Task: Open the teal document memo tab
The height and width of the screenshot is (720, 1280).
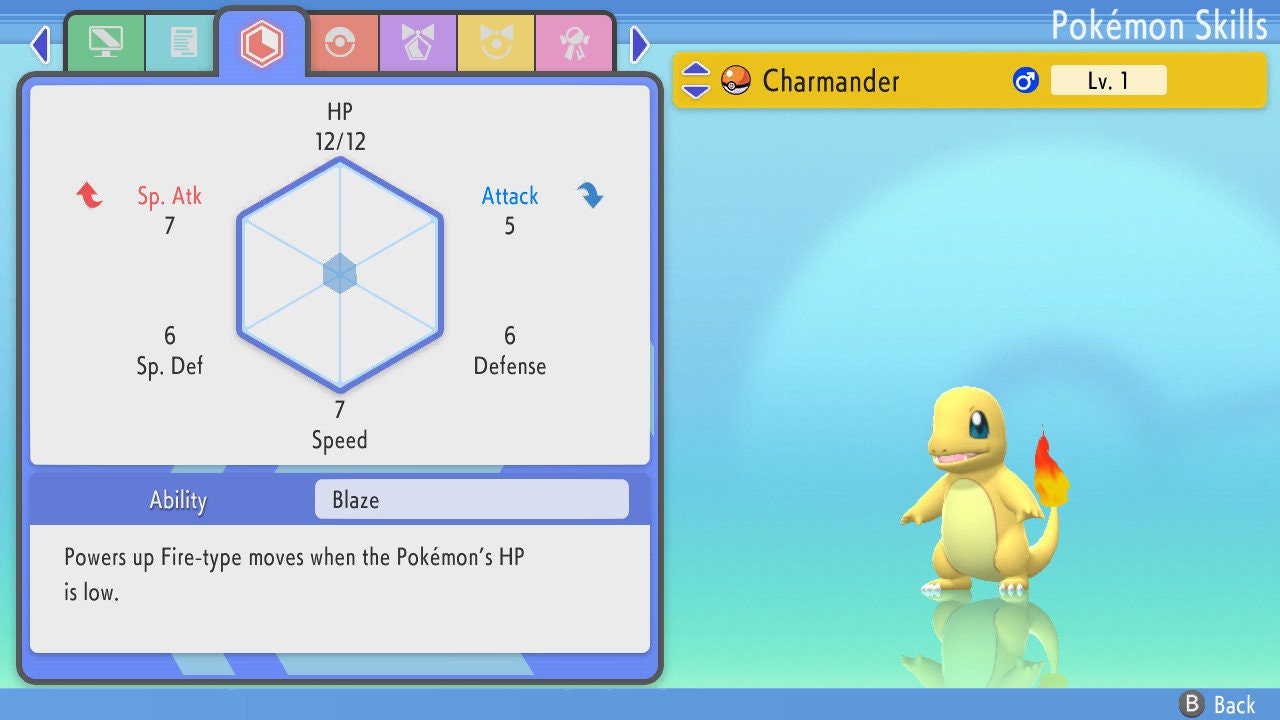Action: point(183,43)
